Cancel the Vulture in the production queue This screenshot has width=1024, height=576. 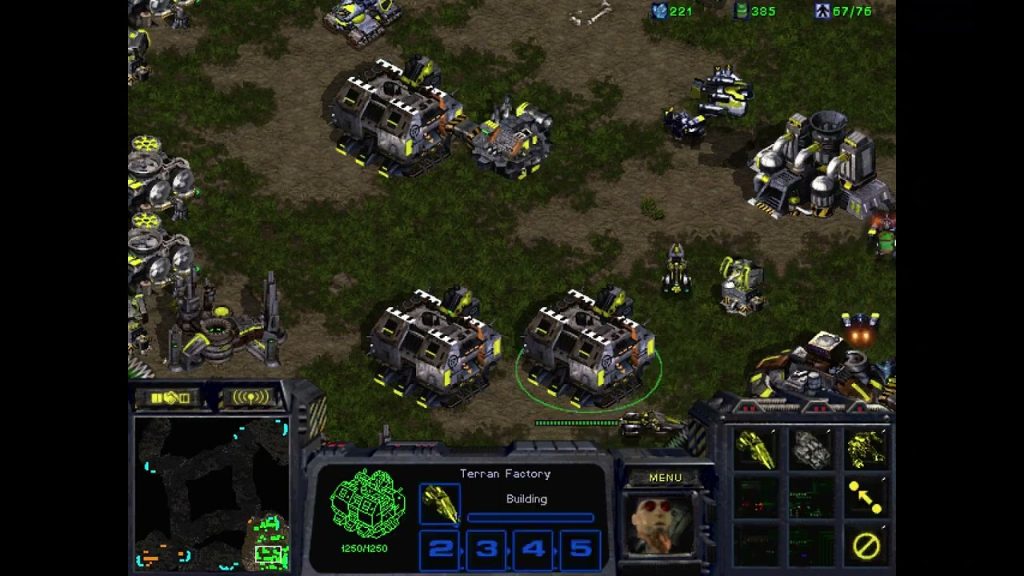pyautogui.click(x=440, y=503)
